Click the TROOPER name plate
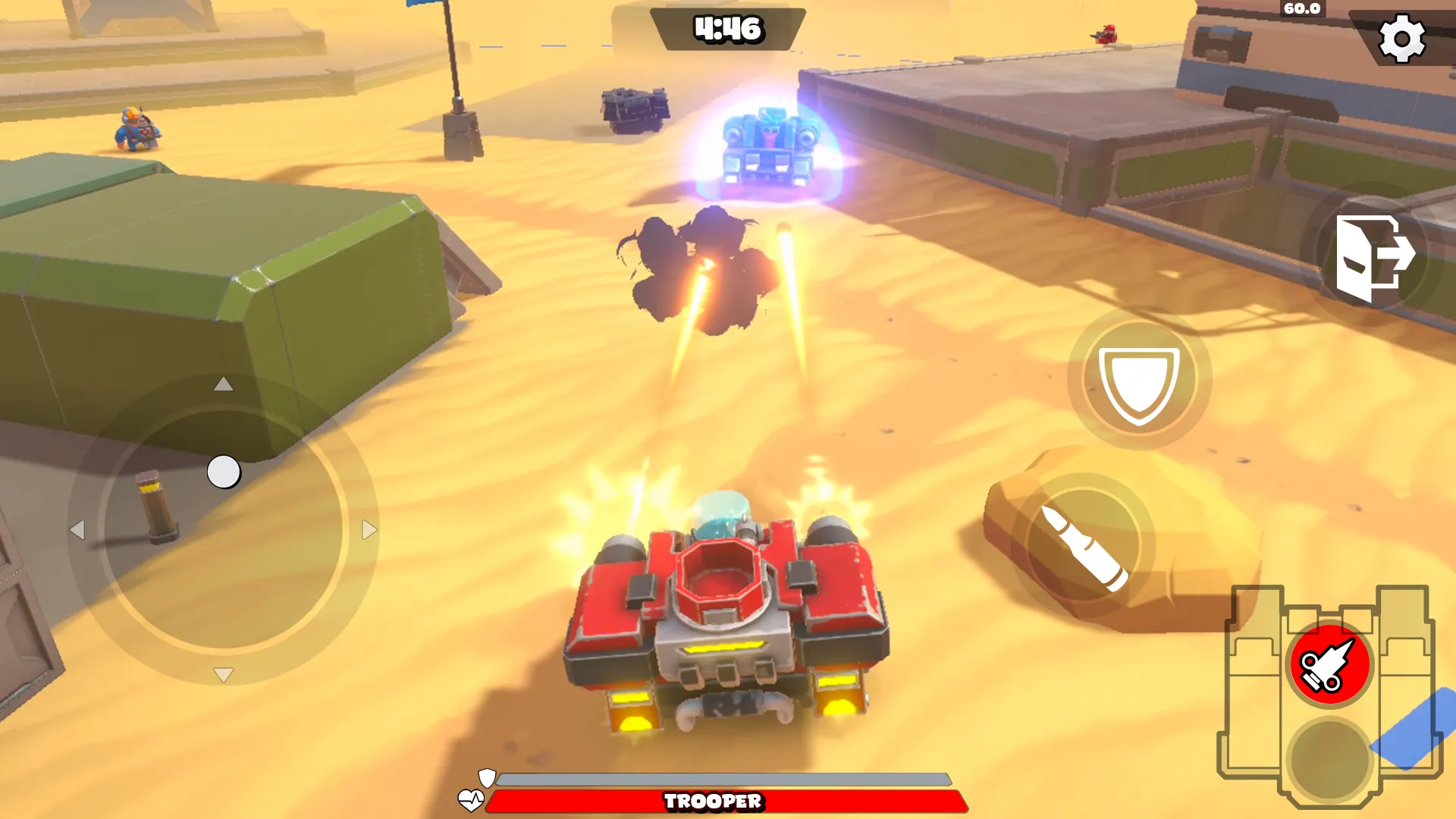Image resolution: width=1456 pixels, height=819 pixels. [713, 800]
